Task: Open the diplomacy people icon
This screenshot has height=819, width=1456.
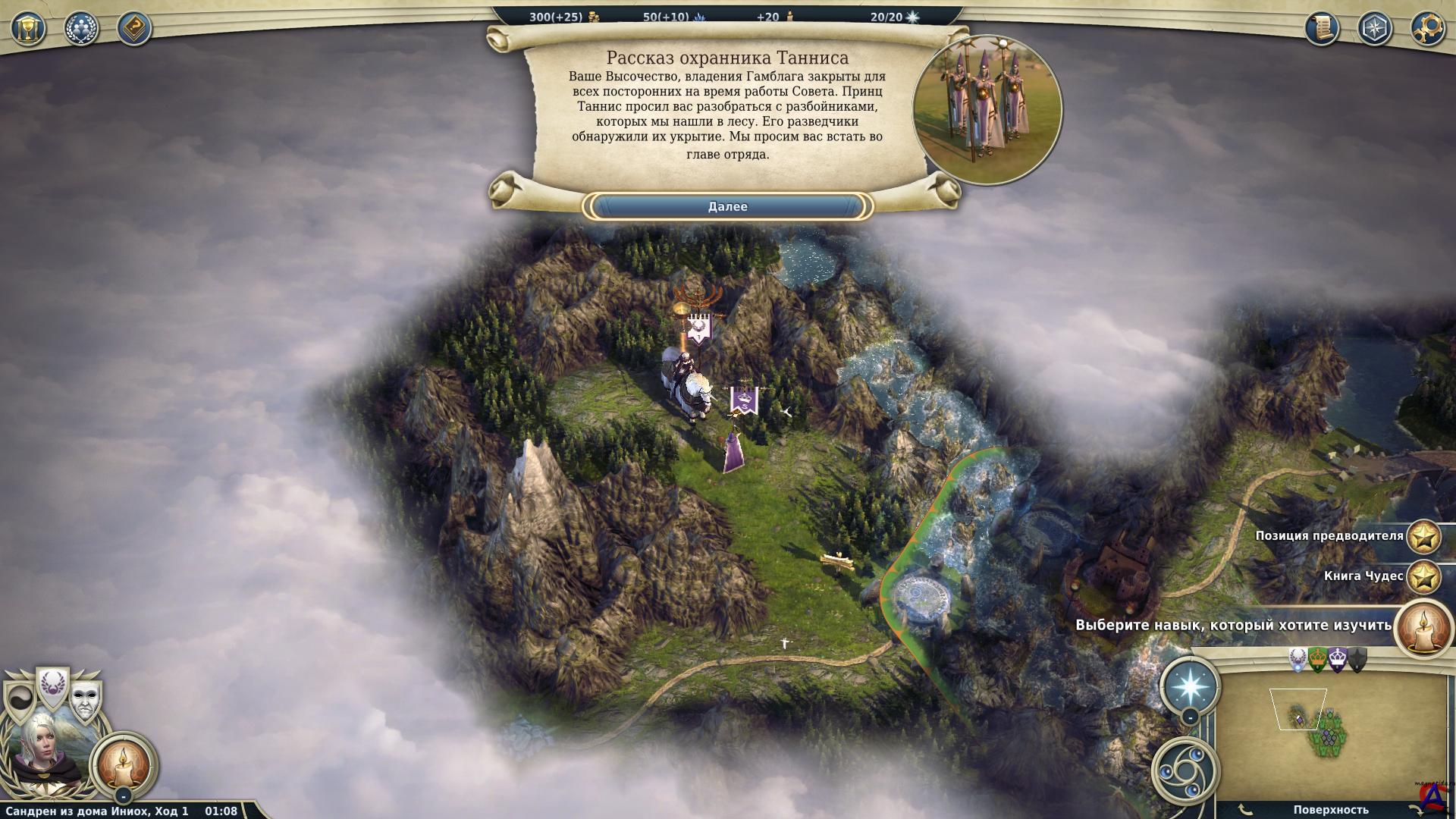Action: (x=82, y=29)
